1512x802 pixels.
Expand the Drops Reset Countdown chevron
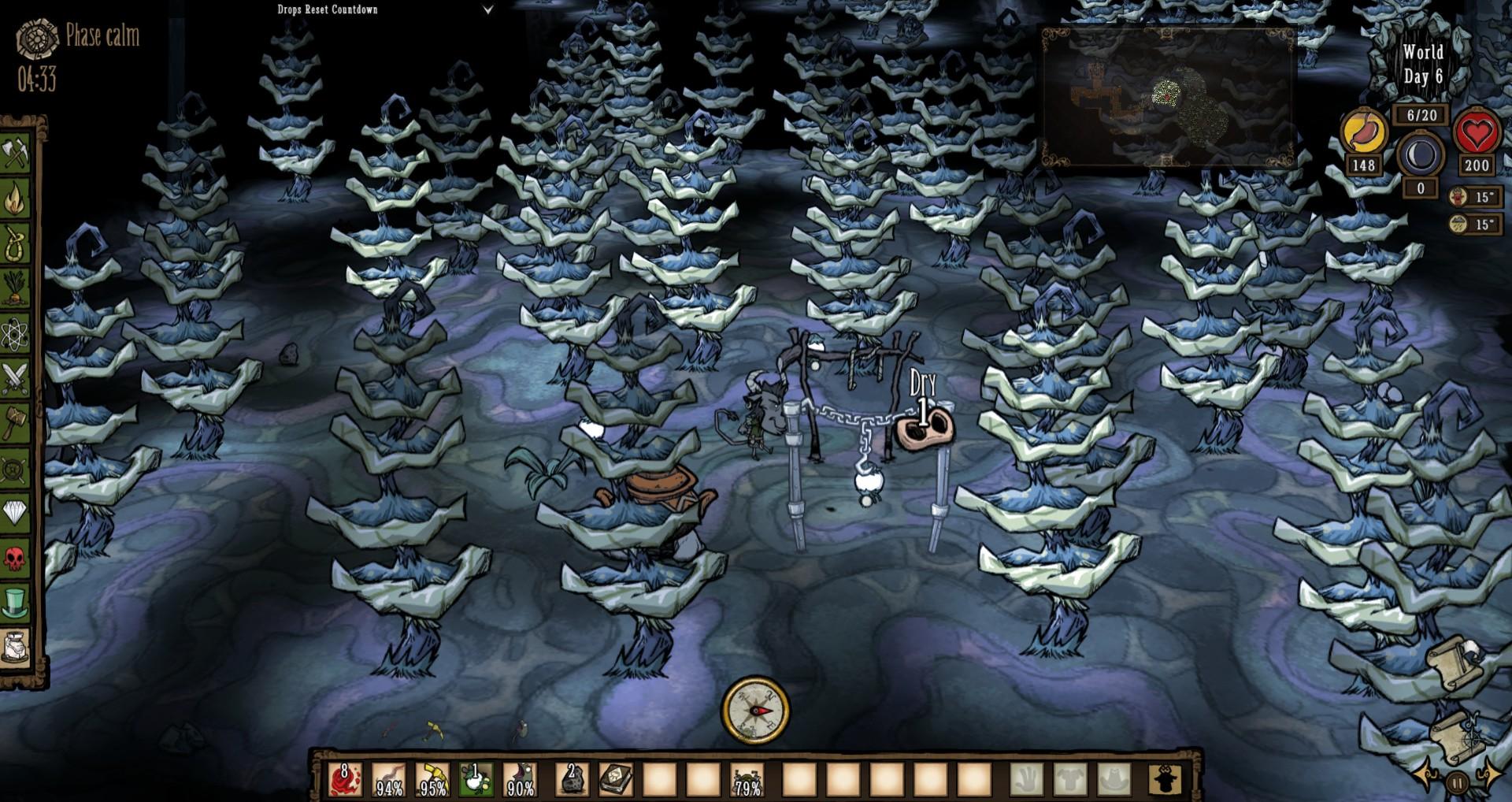pos(488,9)
